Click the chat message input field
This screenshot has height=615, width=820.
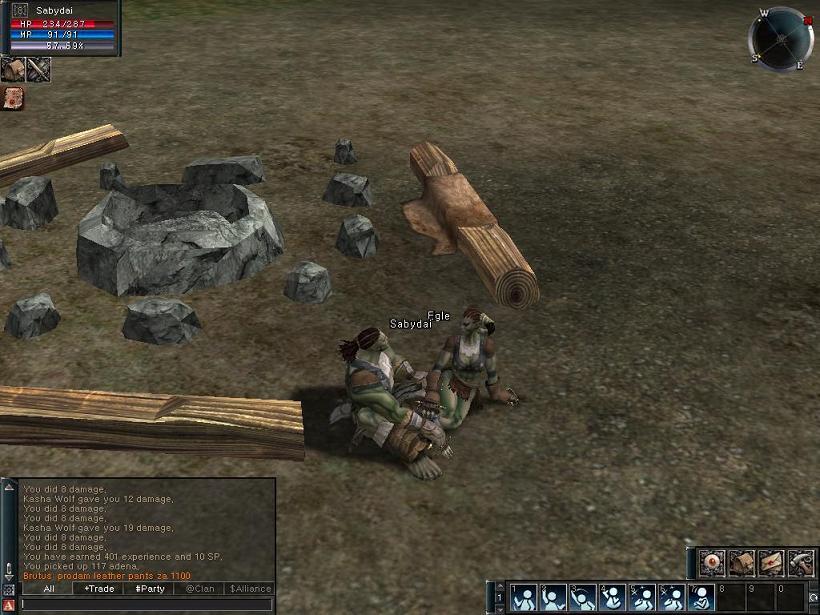[146, 604]
